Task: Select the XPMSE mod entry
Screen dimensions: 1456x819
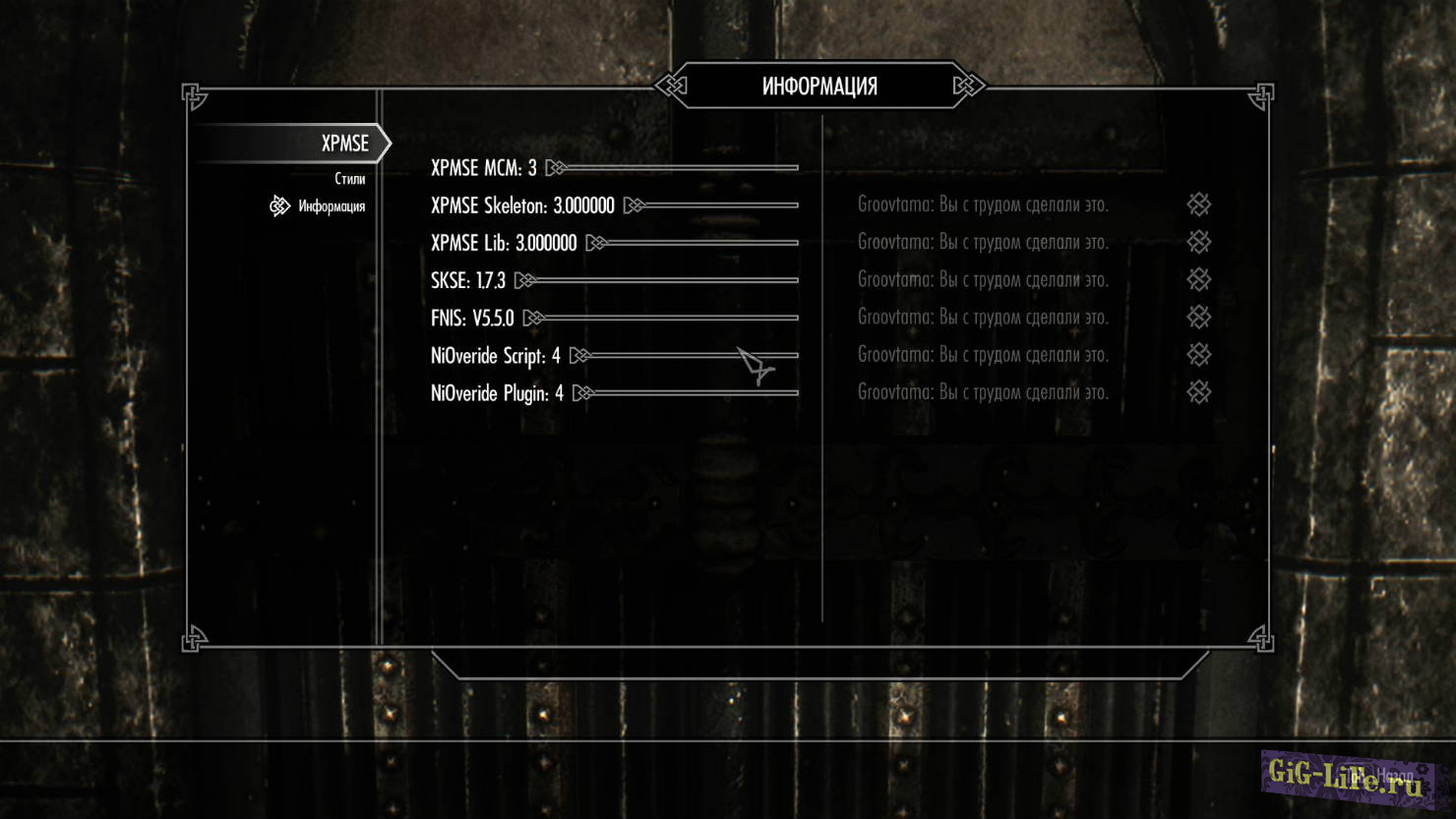Action: (x=344, y=144)
